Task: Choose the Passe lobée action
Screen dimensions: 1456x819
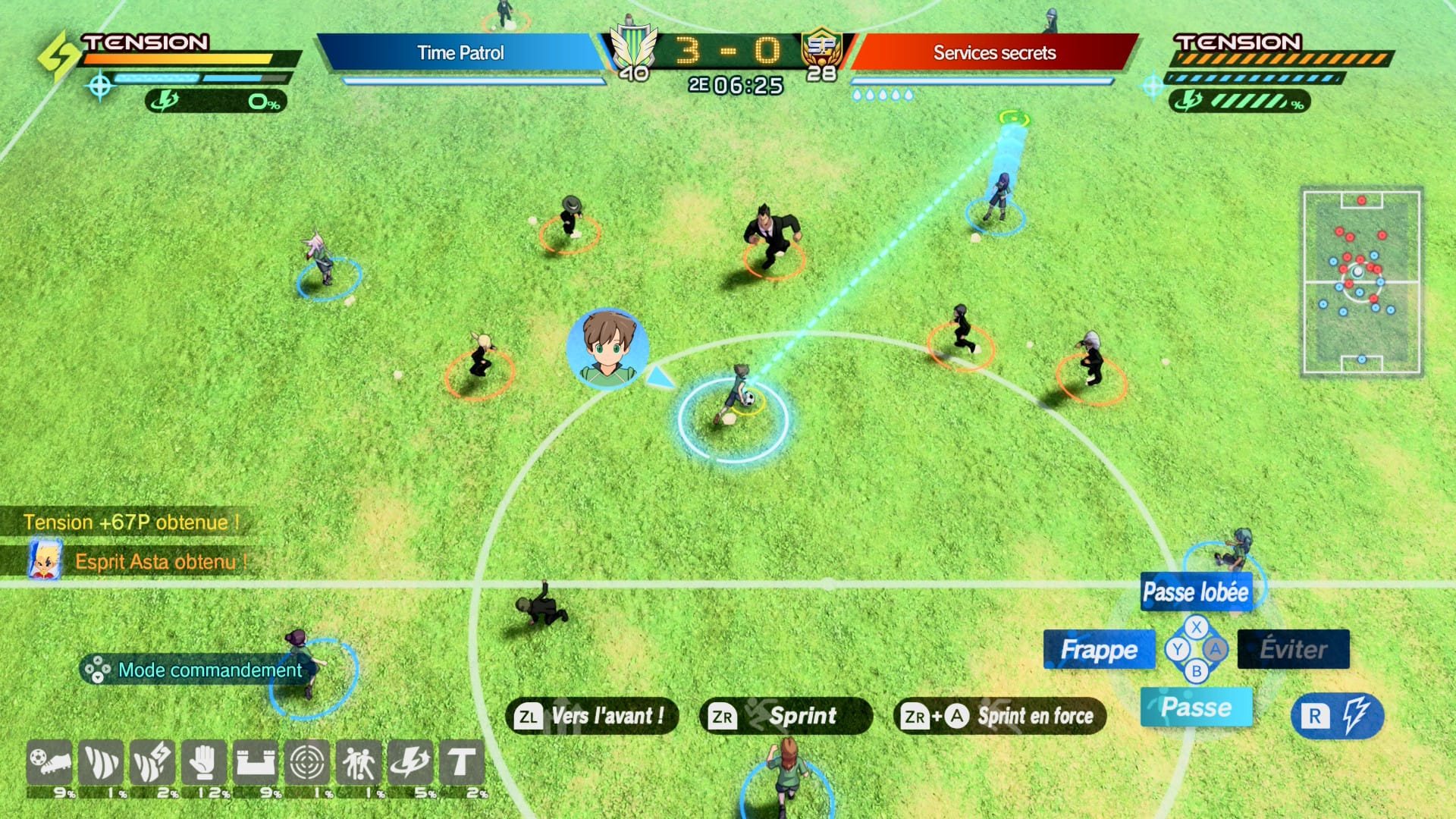Action: (x=1195, y=592)
